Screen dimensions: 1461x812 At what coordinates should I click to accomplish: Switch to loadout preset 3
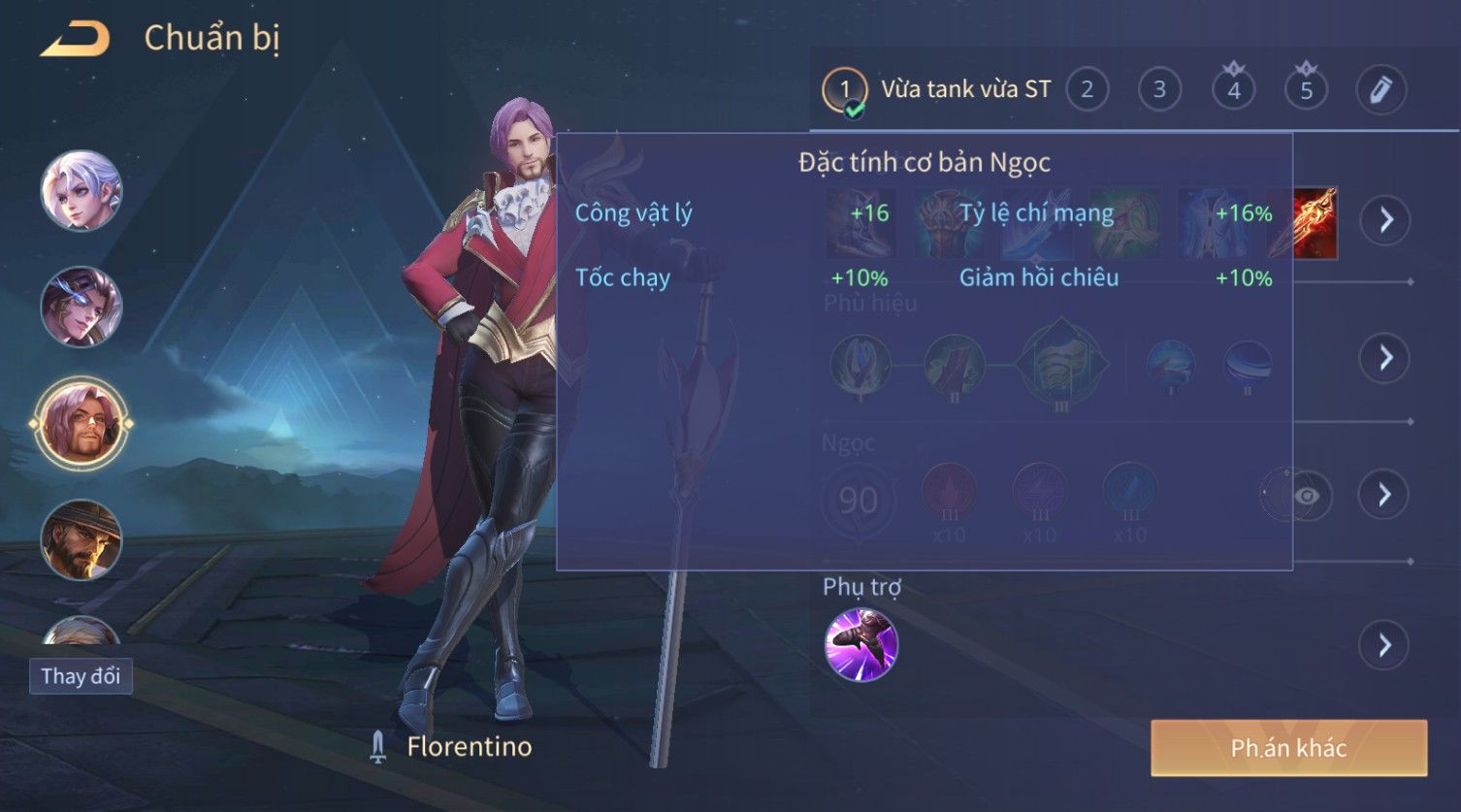pos(1159,90)
